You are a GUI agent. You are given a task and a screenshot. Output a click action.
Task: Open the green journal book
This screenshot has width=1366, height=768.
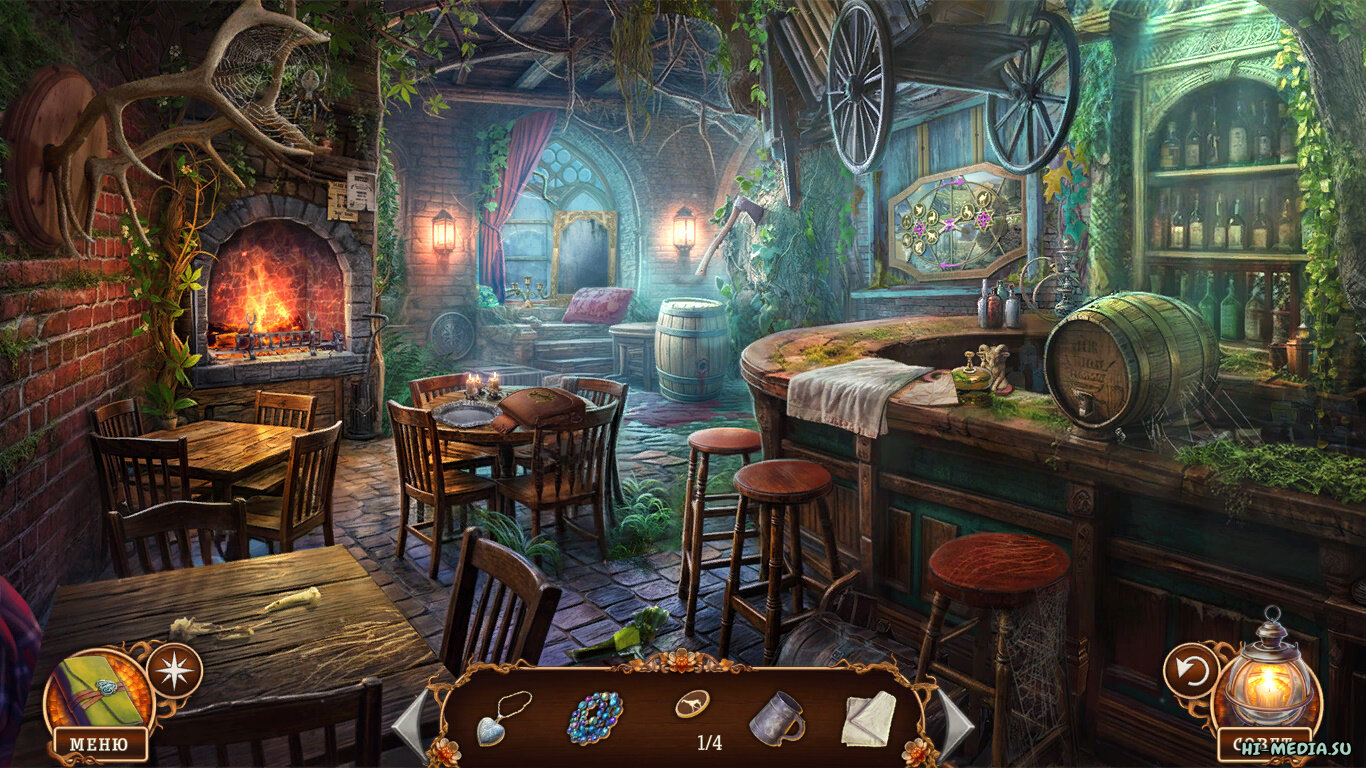tap(97, 691)
